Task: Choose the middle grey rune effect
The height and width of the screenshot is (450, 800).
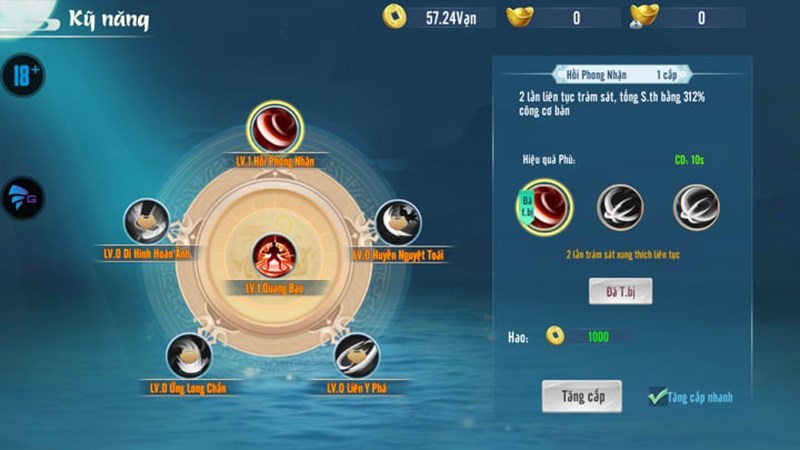Action: 620,206
